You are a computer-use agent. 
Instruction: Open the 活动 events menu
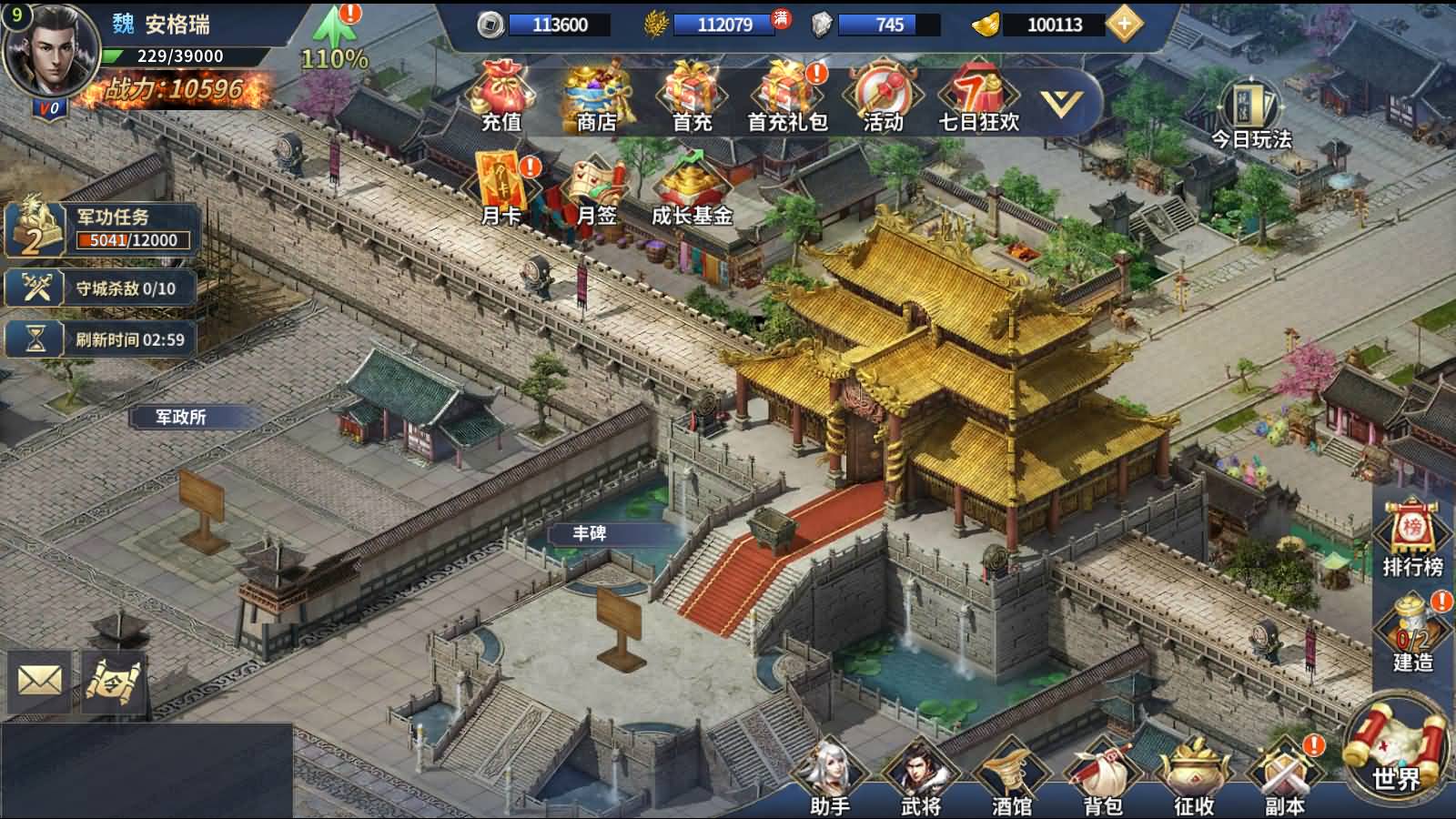tap(883, 96)
